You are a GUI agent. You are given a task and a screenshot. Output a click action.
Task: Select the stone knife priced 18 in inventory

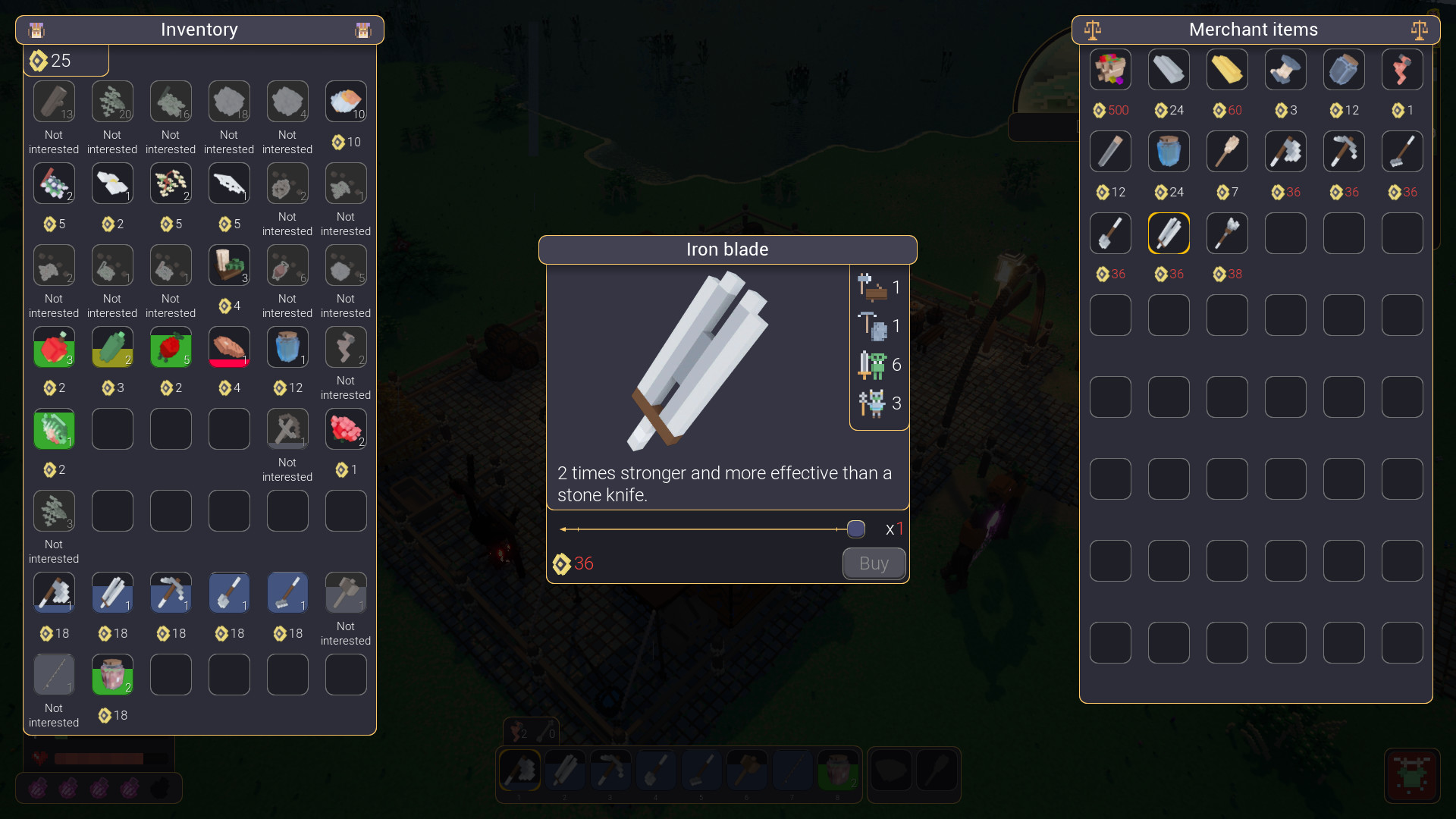(x=112, y=592)
